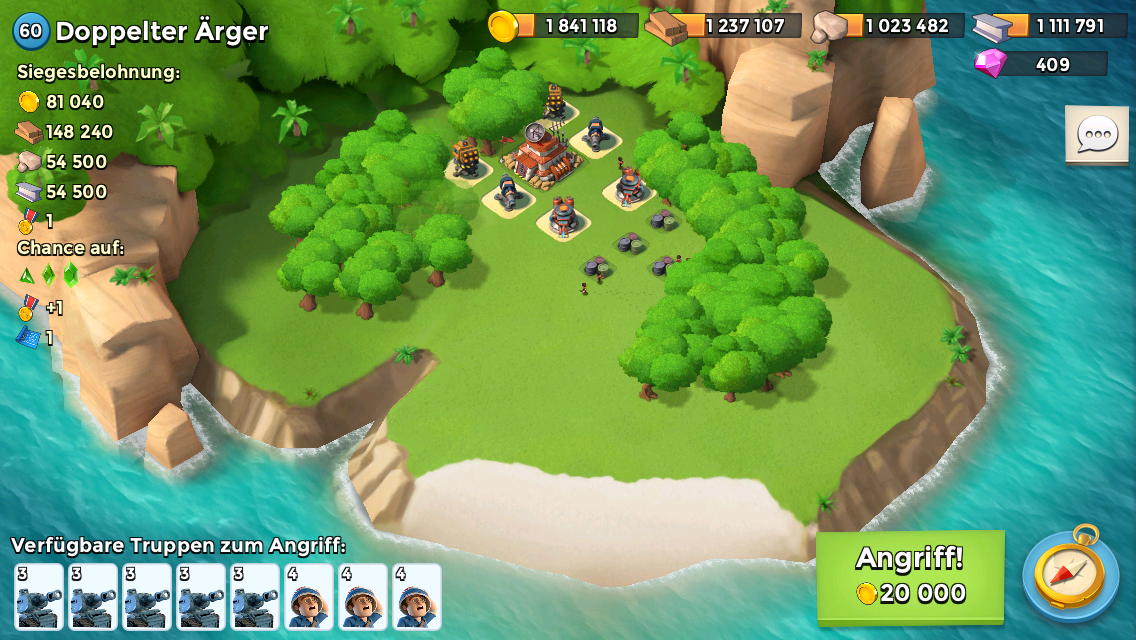The height and width of the screenshot is (640, 1136).
Task: Start the attack for 20 000 gold
Action: (910, 576)
